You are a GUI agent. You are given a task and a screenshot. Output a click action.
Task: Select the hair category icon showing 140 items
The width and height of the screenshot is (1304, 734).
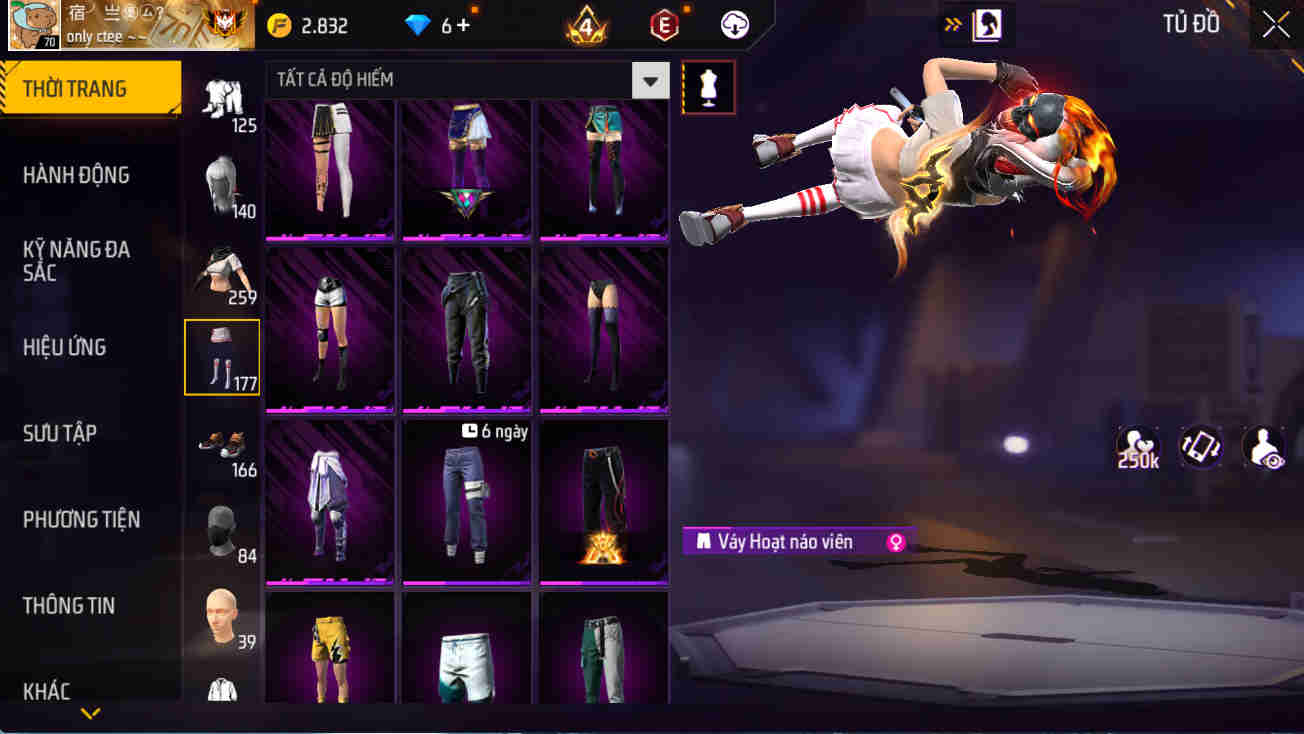(221, 185)
